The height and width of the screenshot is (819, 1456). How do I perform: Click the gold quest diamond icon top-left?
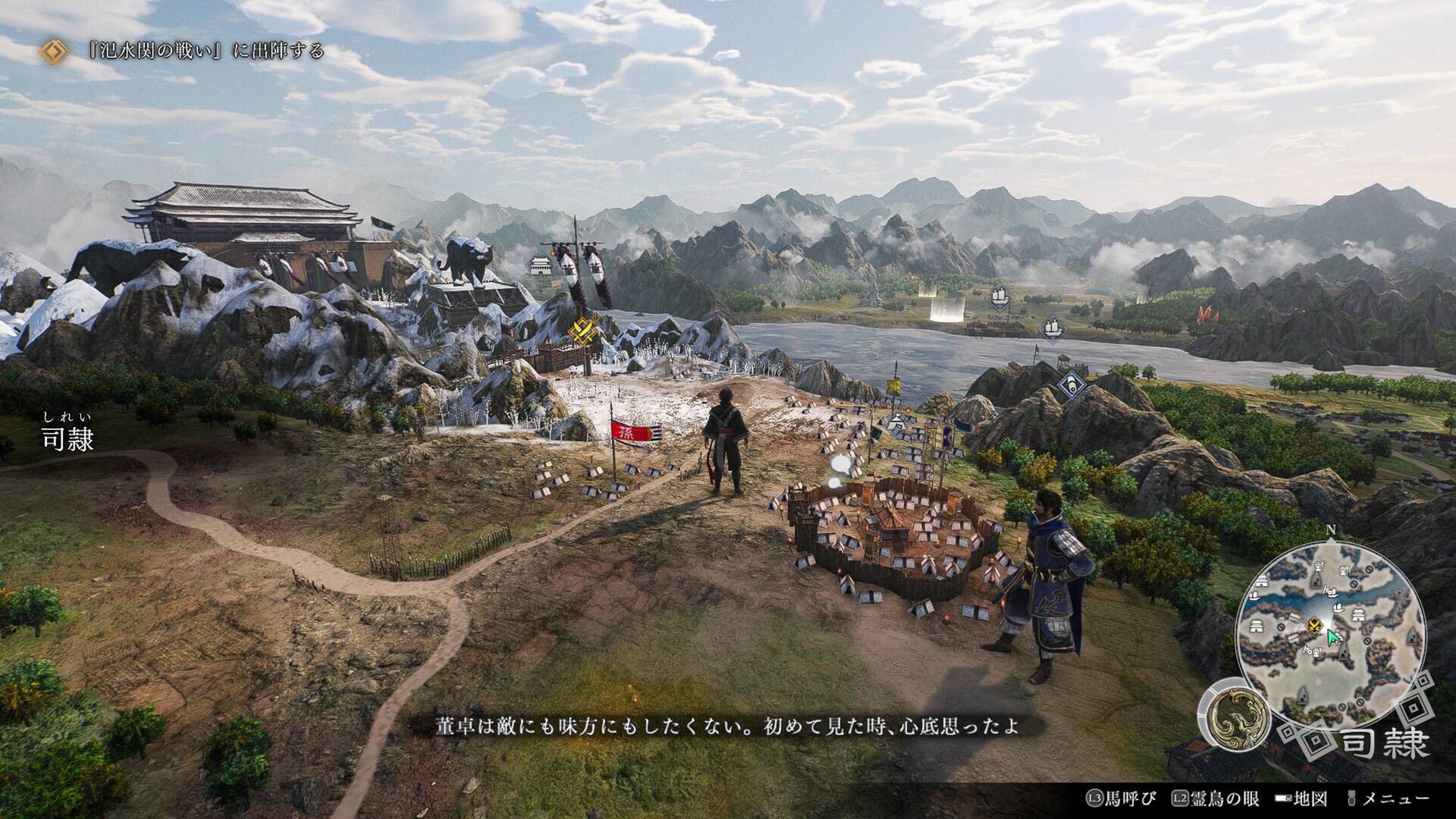click(52, 52)
